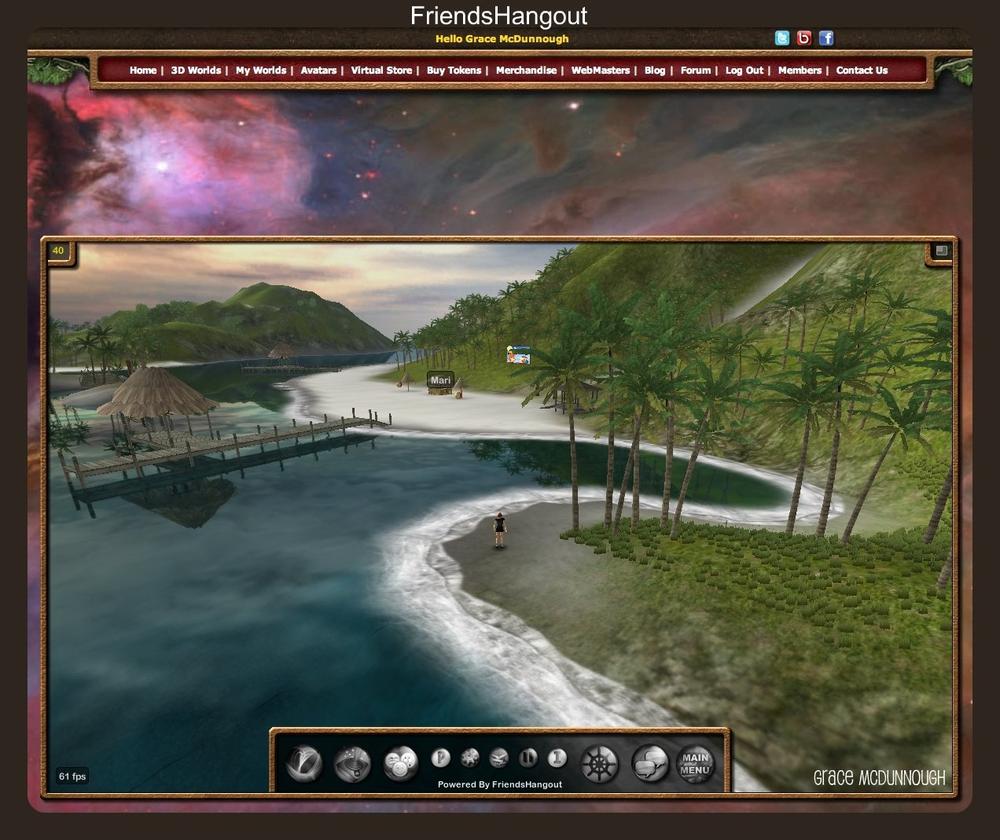Go to the Home page
This screenshot has width=1000, height=840.
click(x=143, y=71)
